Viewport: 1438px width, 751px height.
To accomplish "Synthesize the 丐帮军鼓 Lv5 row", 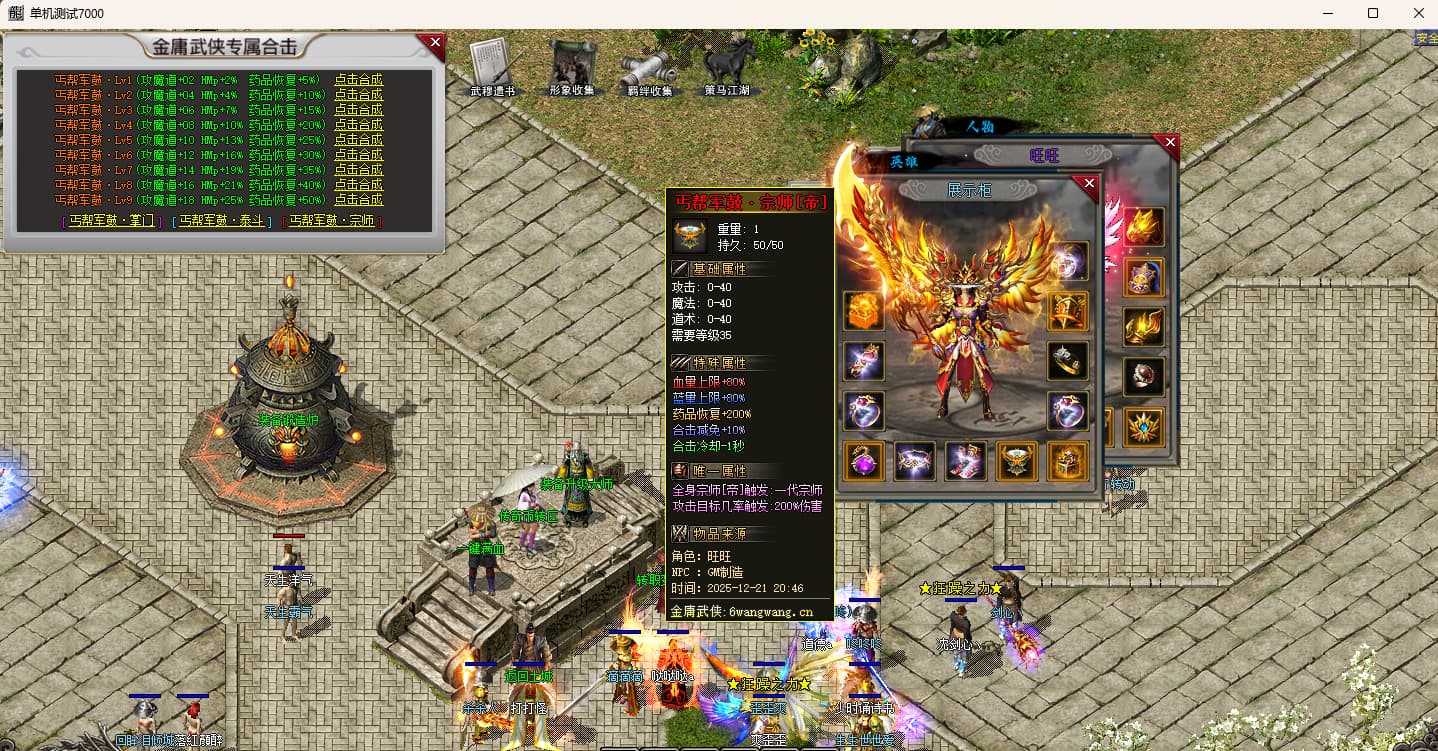I will 358,140.
